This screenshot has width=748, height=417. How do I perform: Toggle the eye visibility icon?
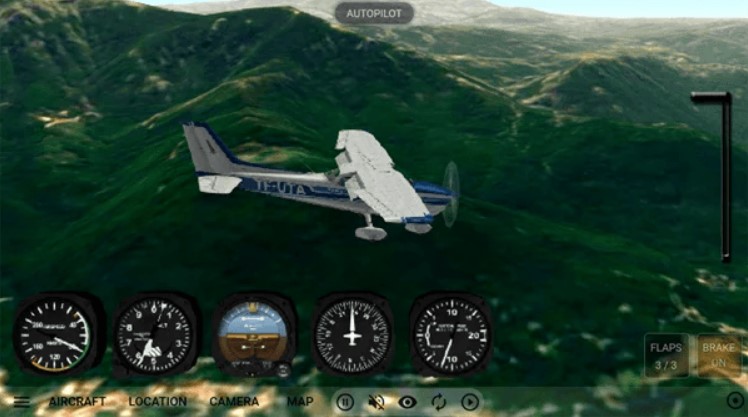pos(408,402)
